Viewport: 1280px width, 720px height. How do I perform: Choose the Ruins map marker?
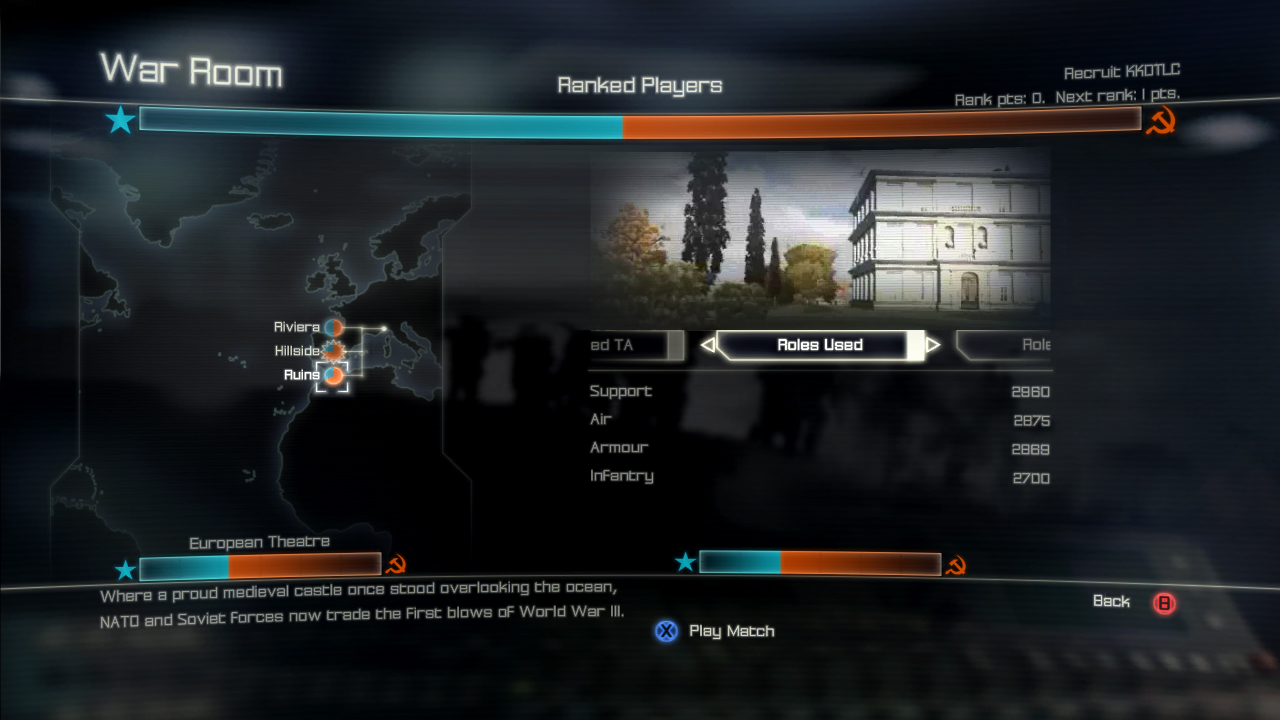[x=334, y=375]
